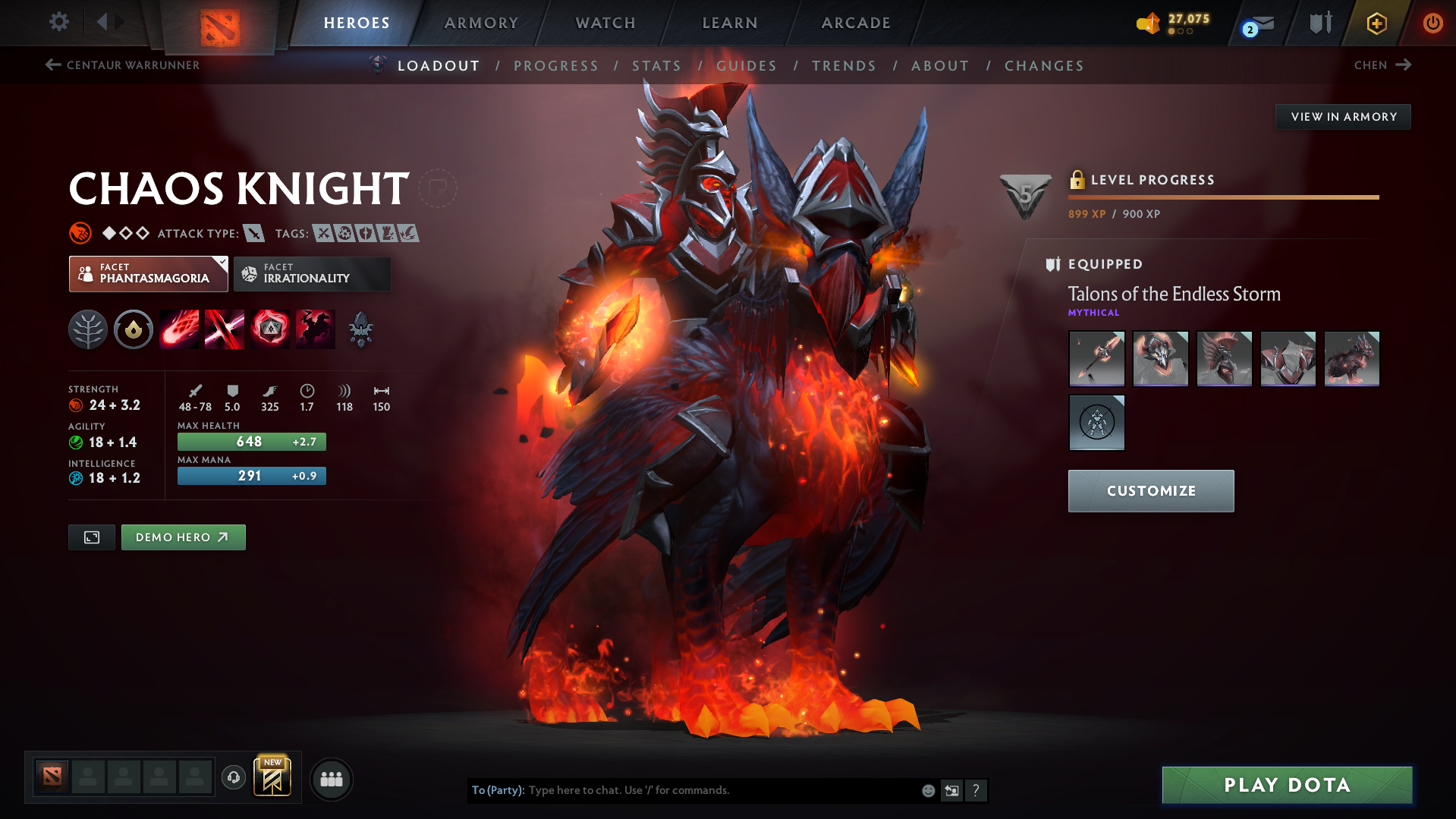
Task: Open the Talent Tree icon
Action: pyautogui.click(x=88, y=329)
